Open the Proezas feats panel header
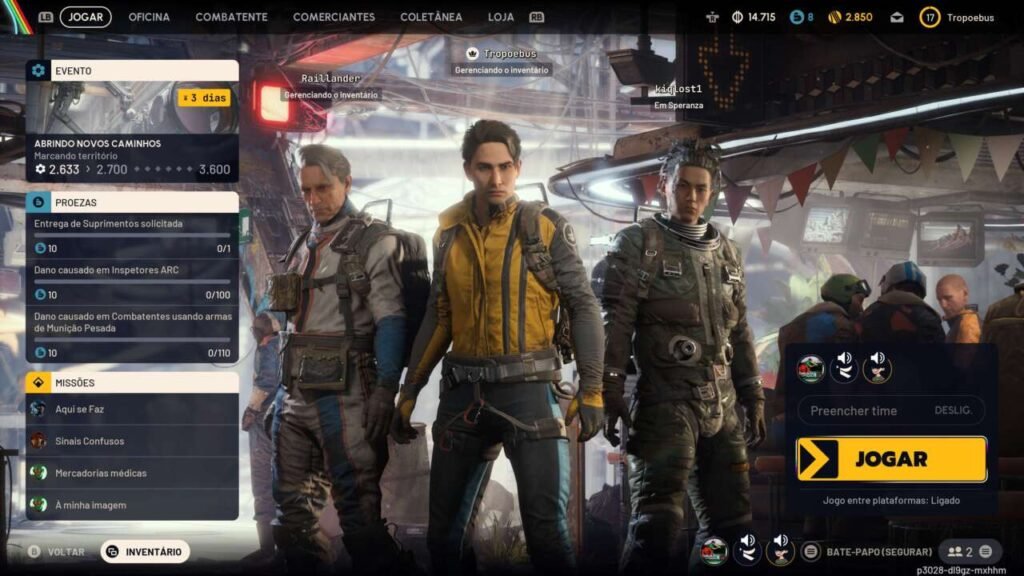The width and height of the screenshot is (1024, 576). [132, 202]
